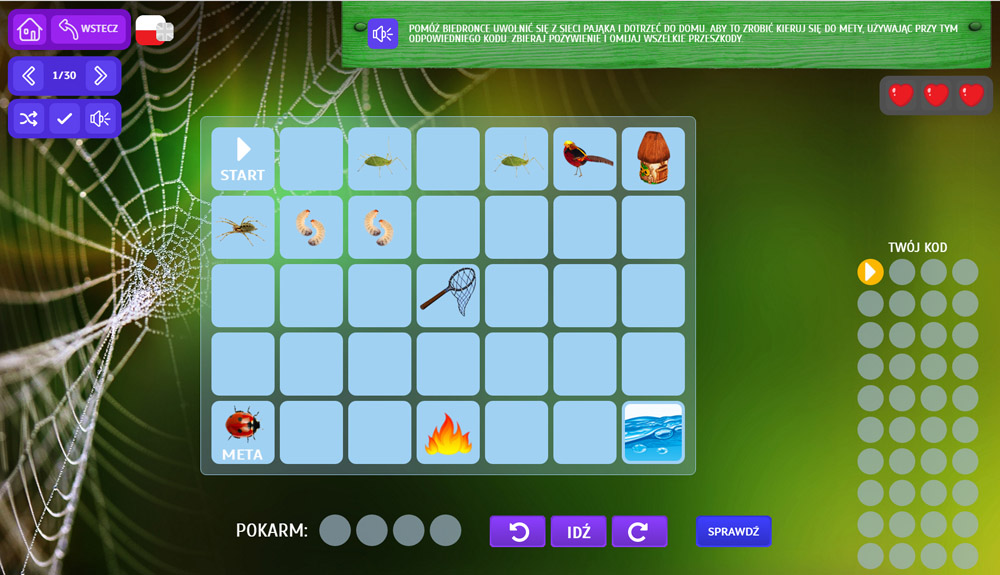The image size is (1000, 575).
Task: Advance to the next level
Action: click(99, 75)
